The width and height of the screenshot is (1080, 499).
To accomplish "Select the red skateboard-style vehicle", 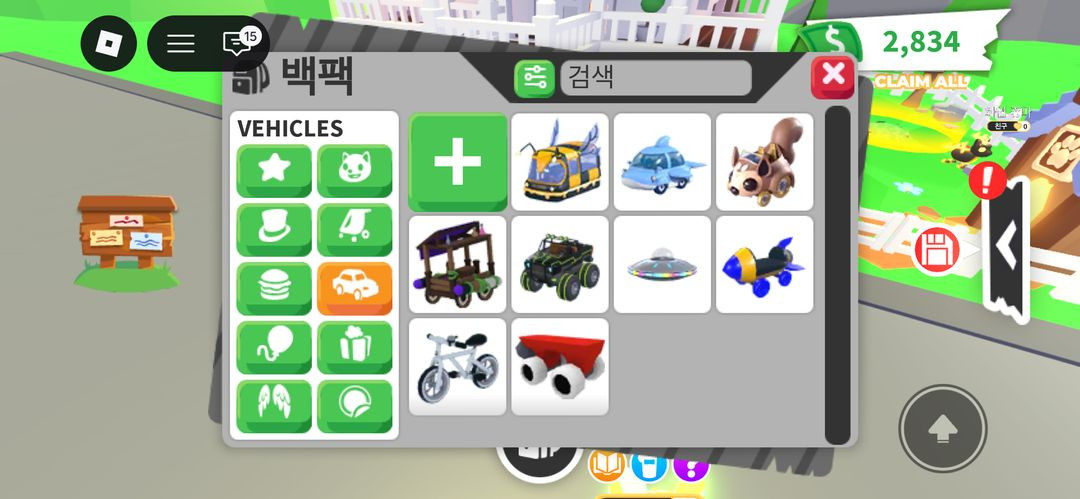I will 560,366.
